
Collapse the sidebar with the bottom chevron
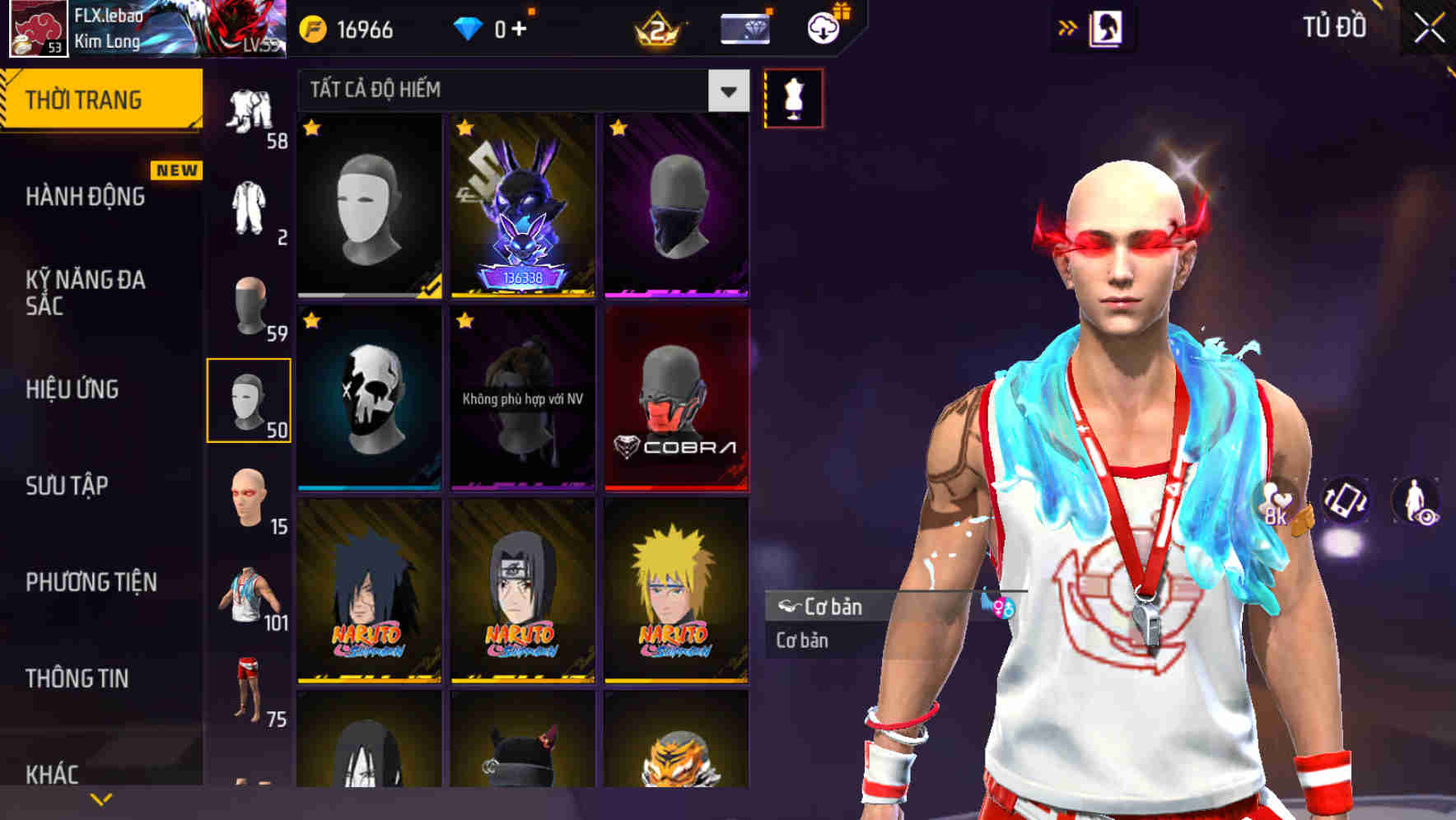pyautogui.click(x=102, y=797)
